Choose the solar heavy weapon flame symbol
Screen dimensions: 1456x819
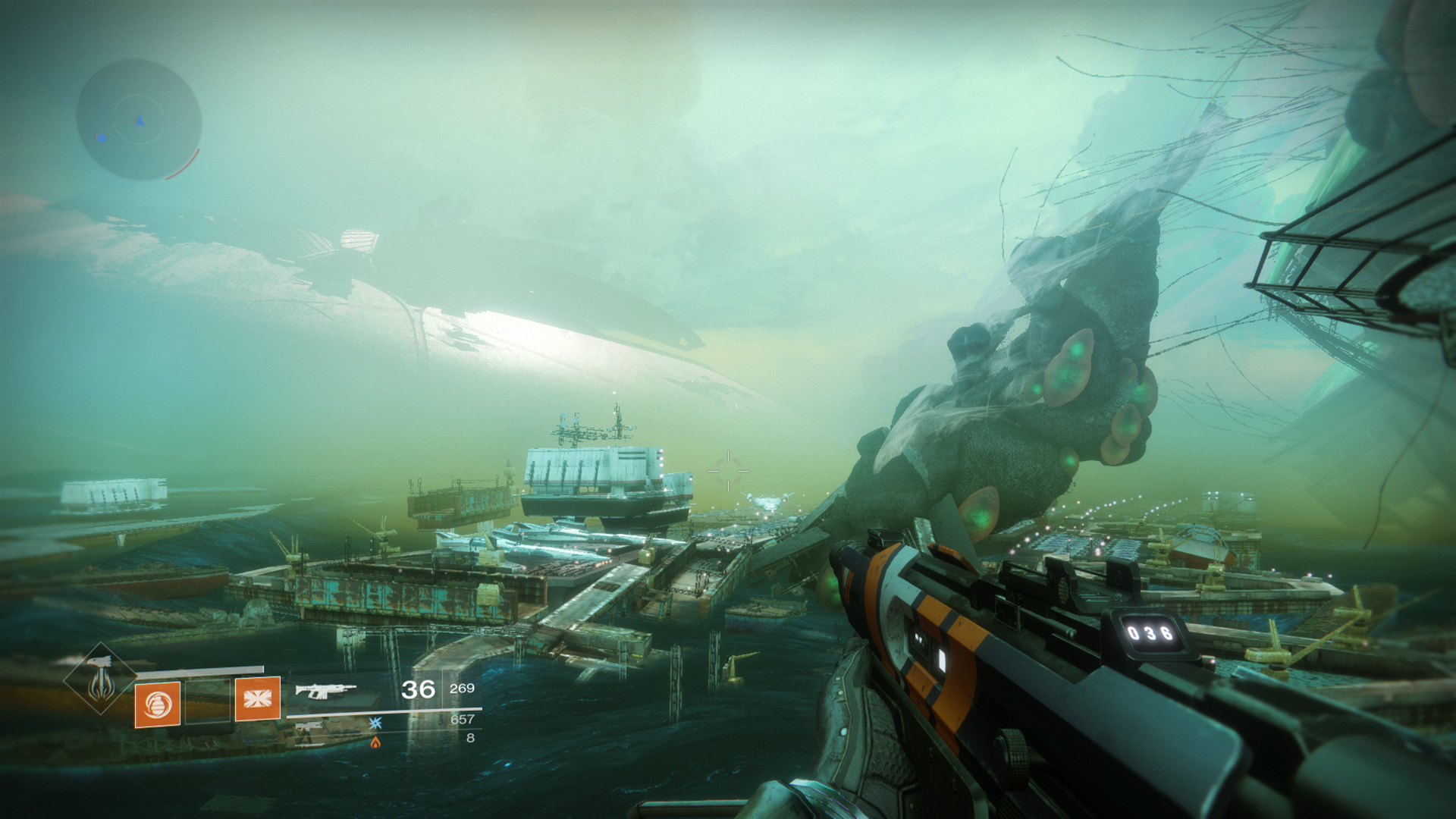pos(375,742)
